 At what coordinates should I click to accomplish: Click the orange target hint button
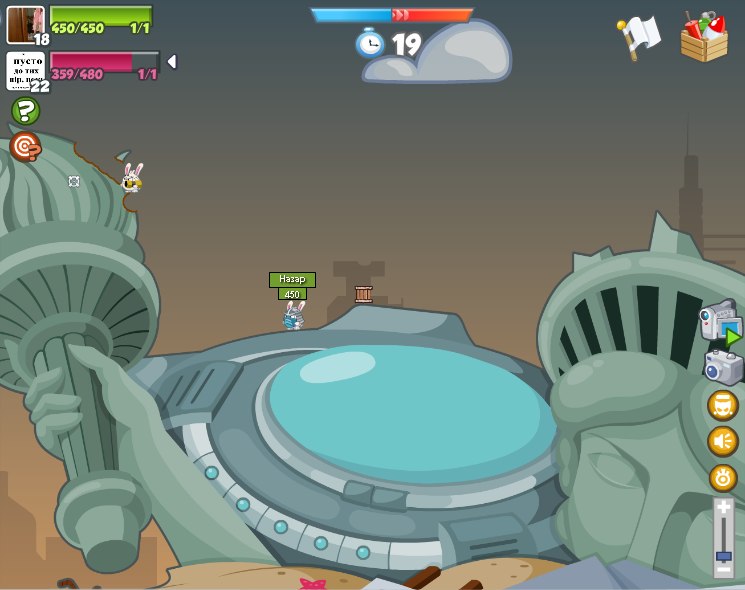[x=25, y=147]
